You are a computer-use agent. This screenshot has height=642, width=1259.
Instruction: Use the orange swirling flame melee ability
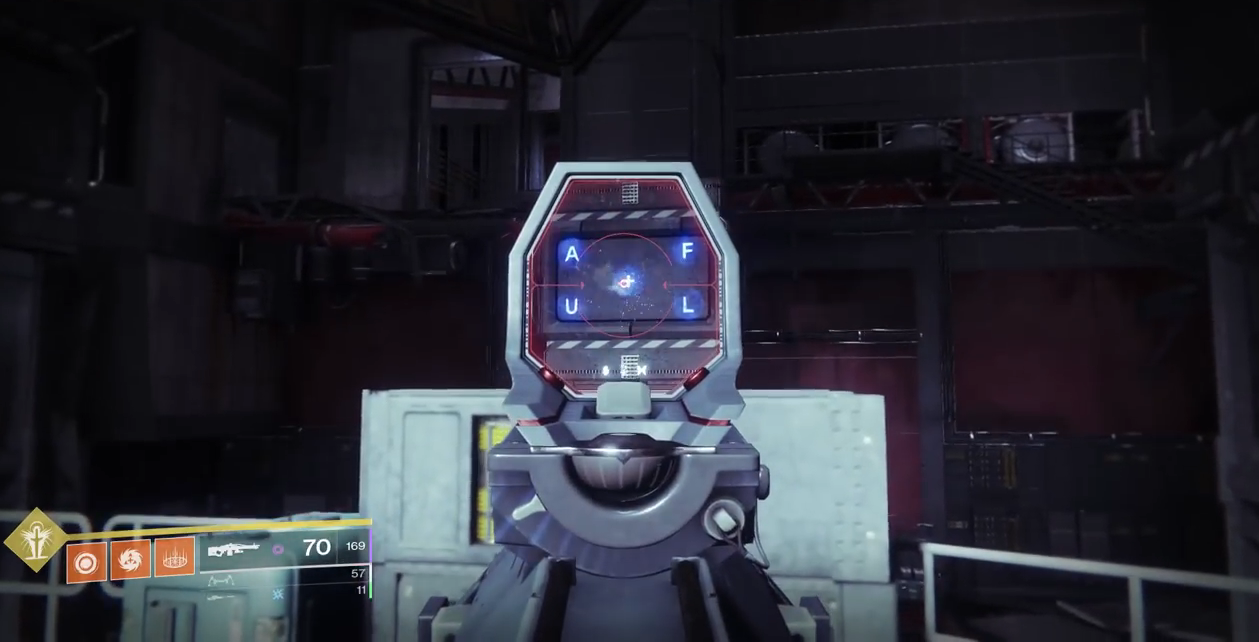click(130, 560)
